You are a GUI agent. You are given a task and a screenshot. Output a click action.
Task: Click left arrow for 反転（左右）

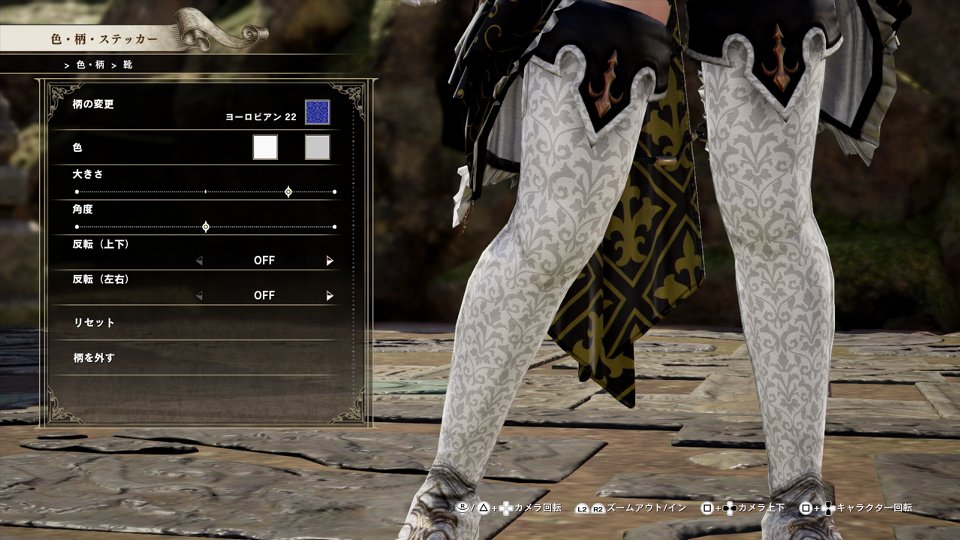pyautogui.click(x=199, y=296)
